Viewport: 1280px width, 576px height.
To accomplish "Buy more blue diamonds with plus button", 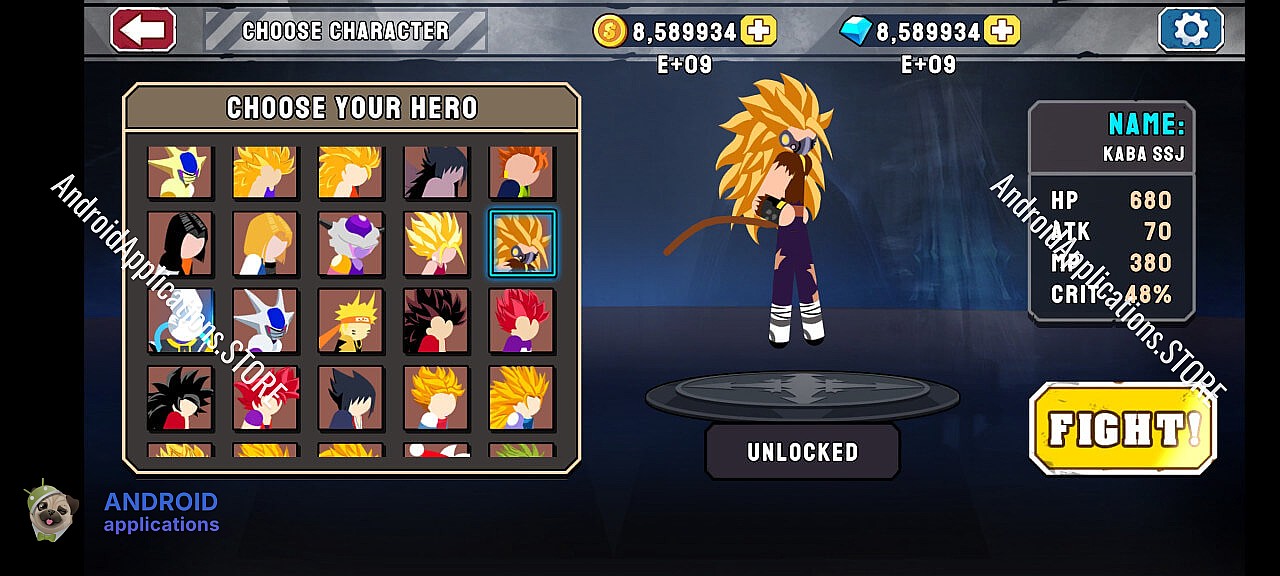I will 1002,31.
